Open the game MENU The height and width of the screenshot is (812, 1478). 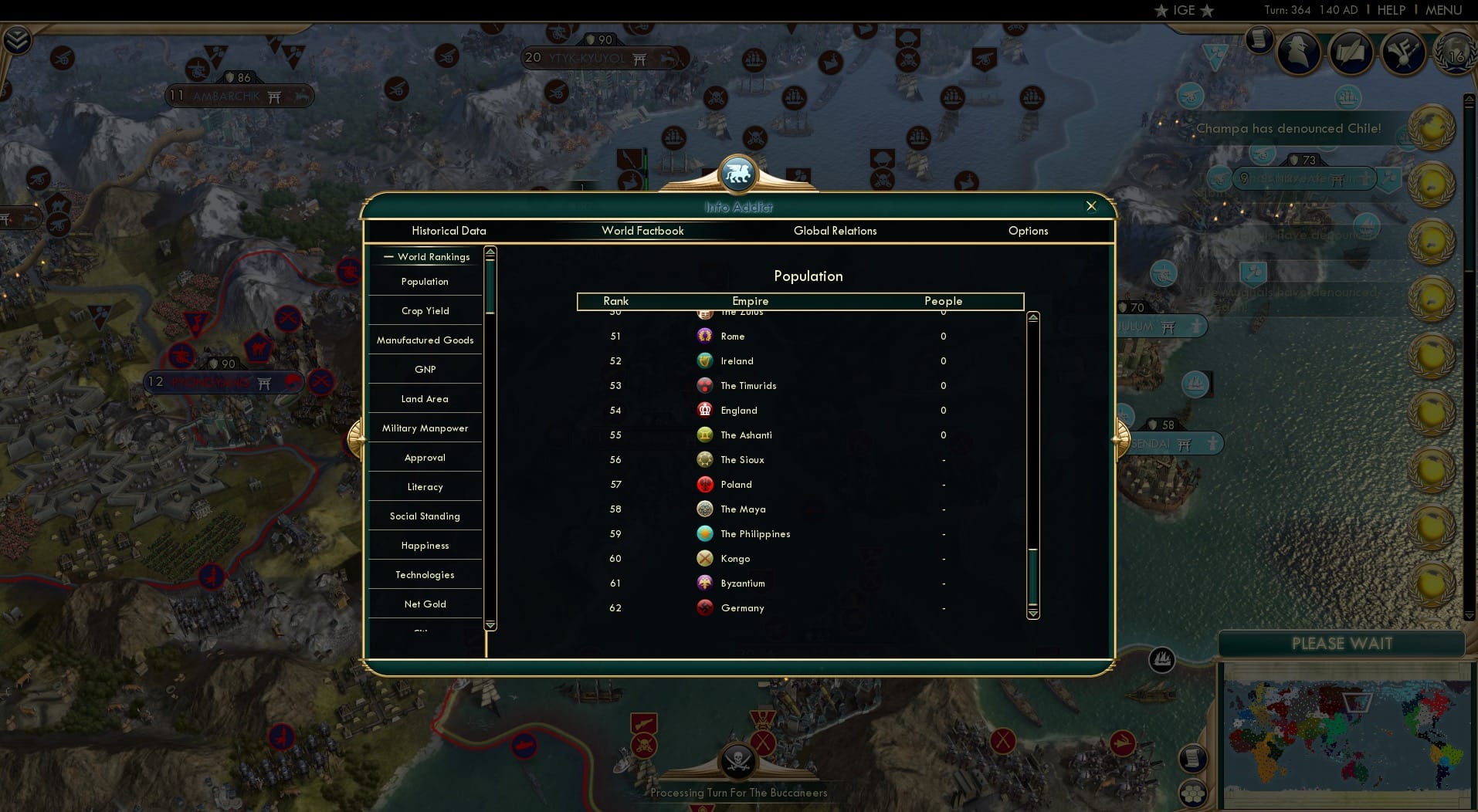pyautogui.click(x=1443, y=10)
